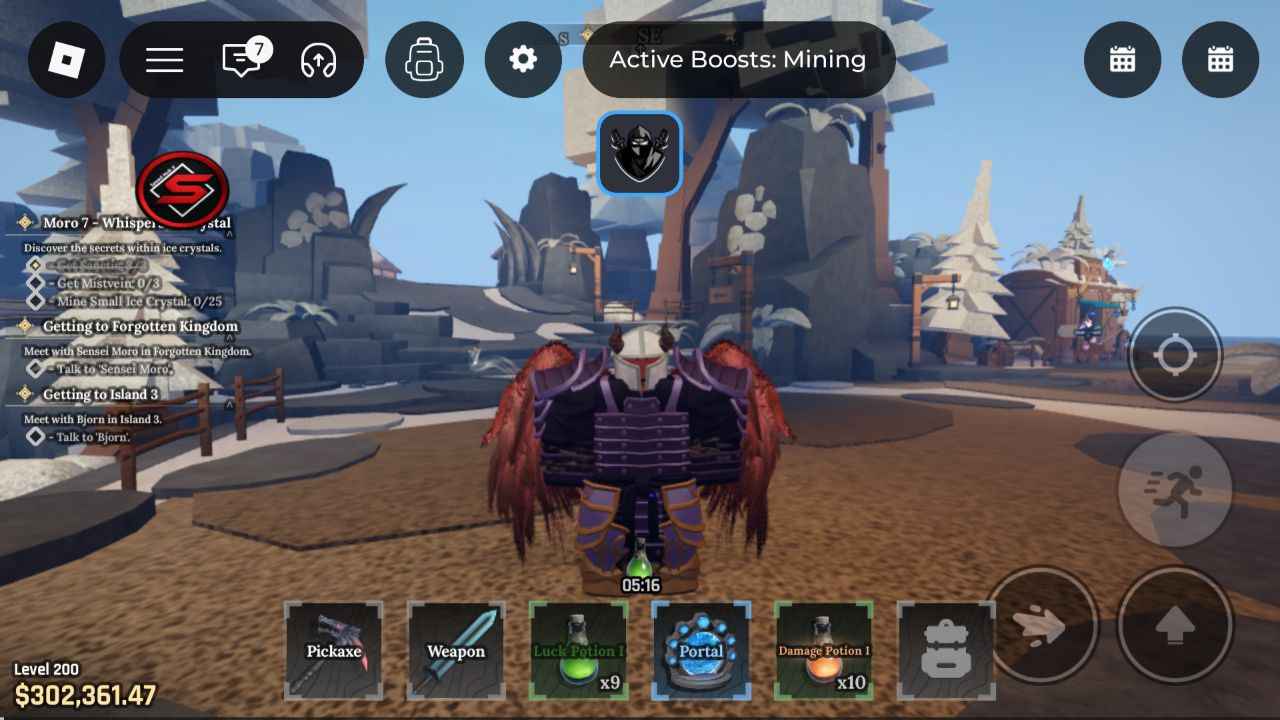Image resolution: width=1280 pixels, height=720 pixels.
Task: Click the leftmost daily calendar icon
Action: click(1122, 59)
